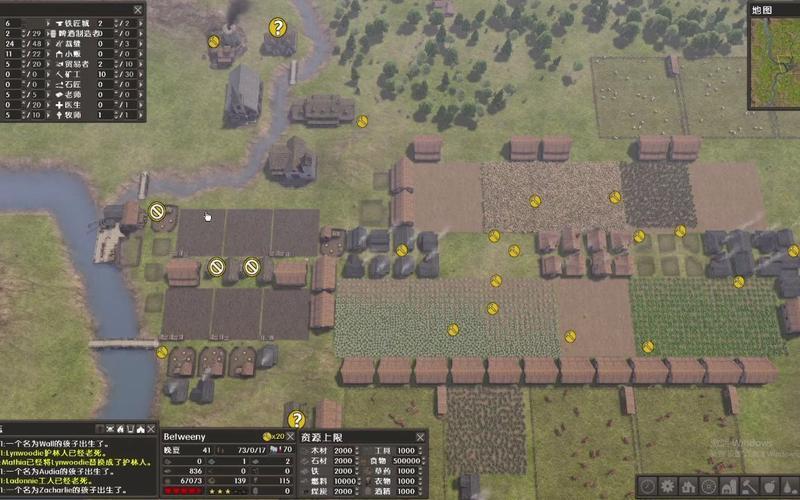Open the house icon housing build menu

coord(687,487)
